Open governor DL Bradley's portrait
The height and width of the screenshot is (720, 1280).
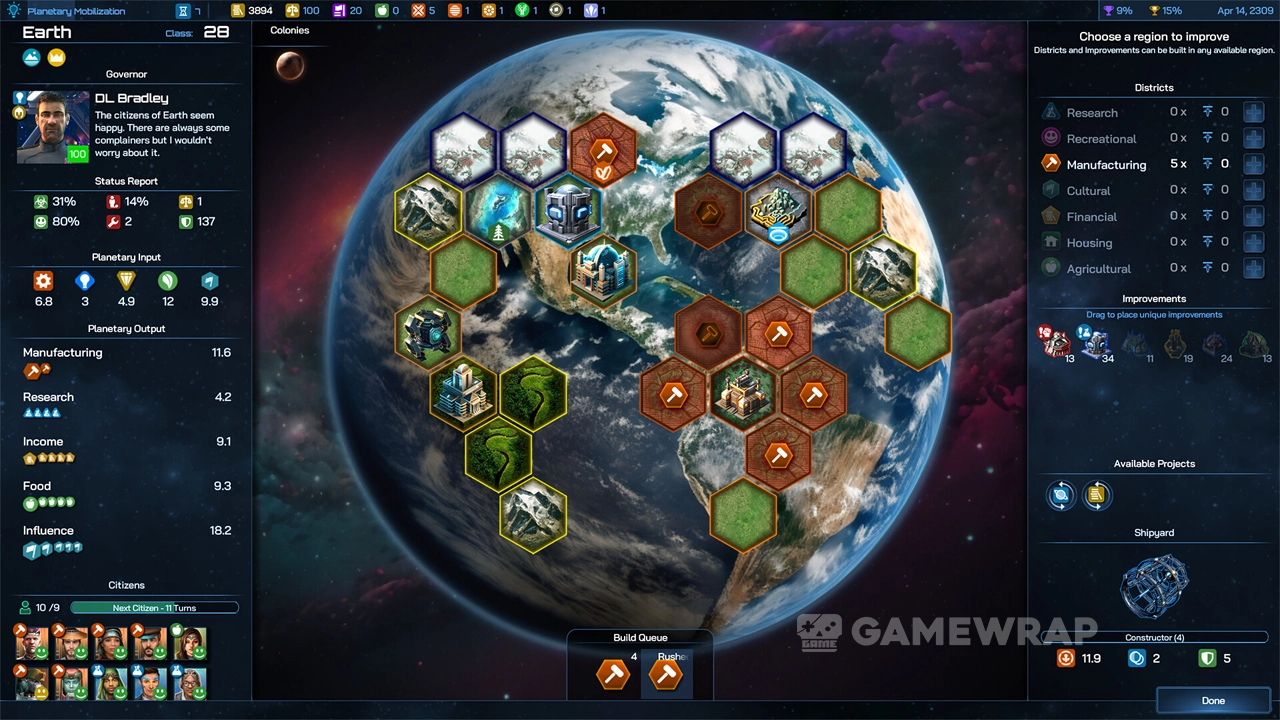52,126
